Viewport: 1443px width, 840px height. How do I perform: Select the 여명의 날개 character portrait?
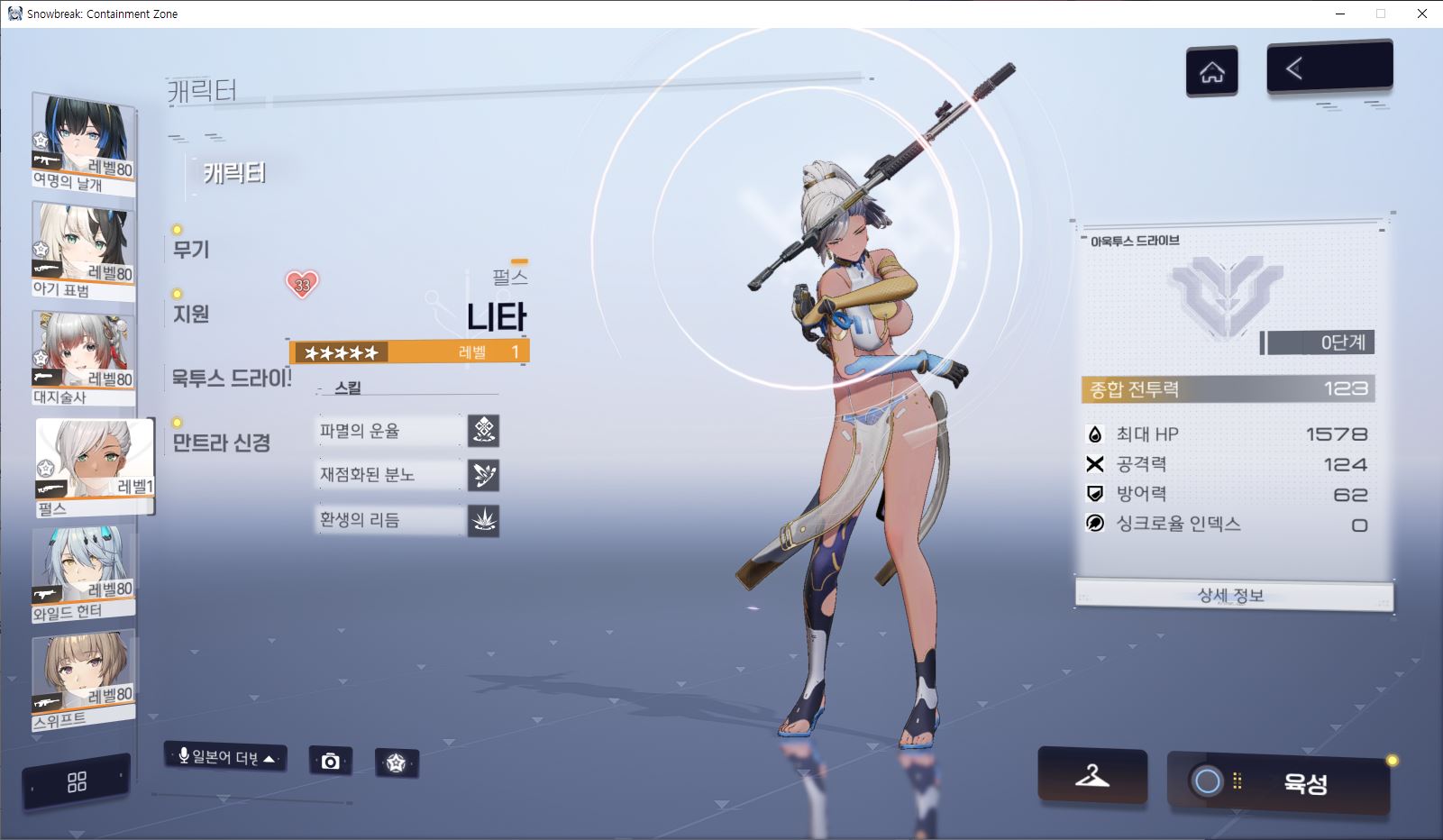(84, 144)
